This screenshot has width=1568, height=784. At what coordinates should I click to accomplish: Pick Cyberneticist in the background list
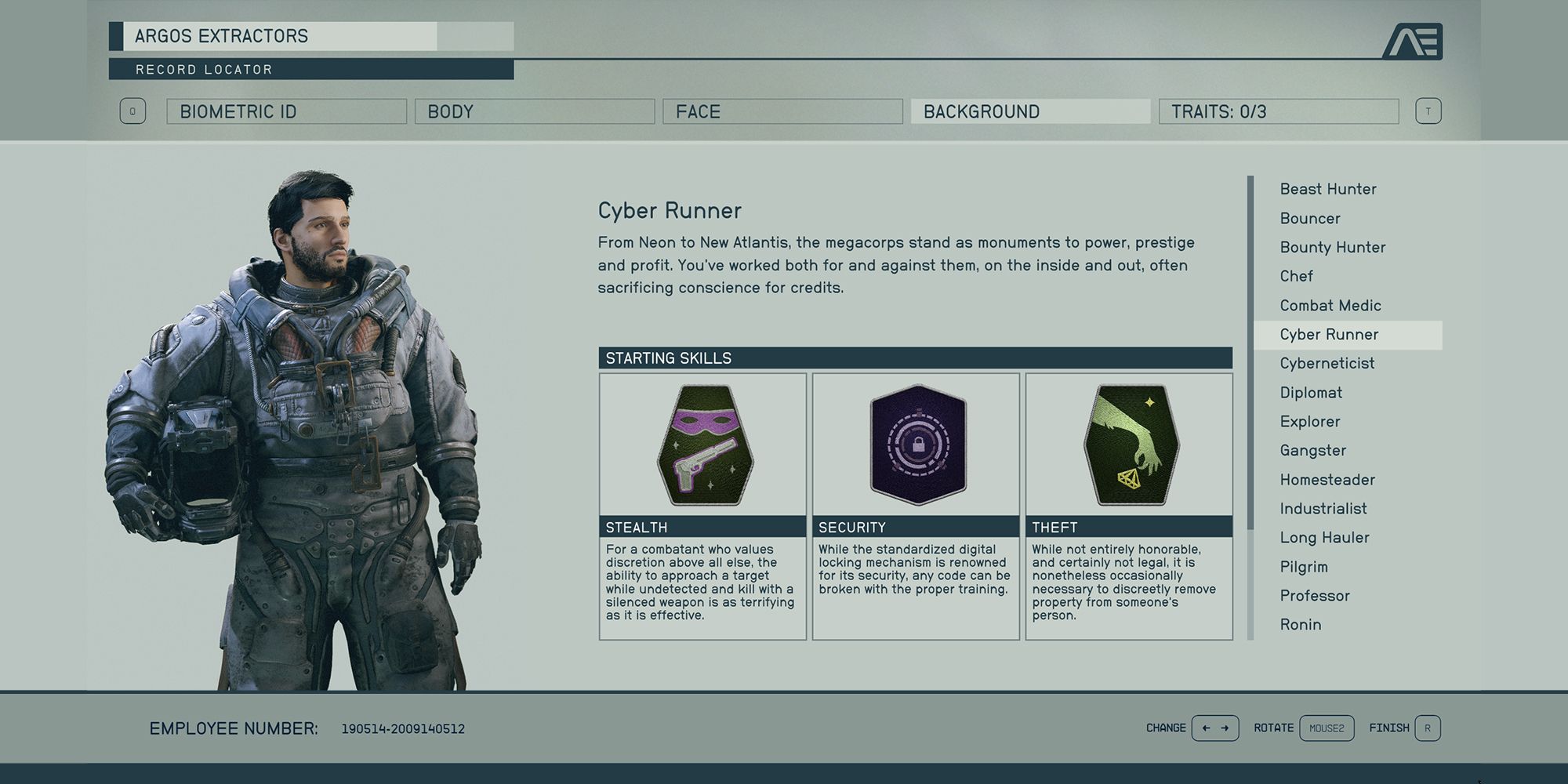(1327, 364)
